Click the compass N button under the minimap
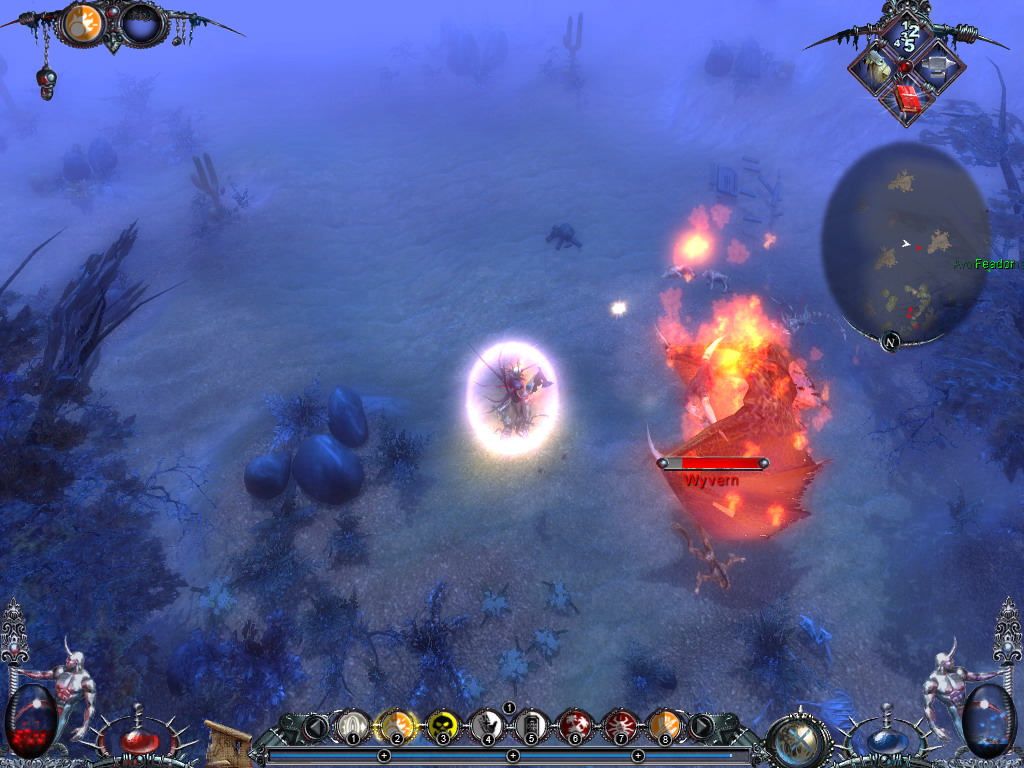The image size is (1024, 768). 890,342
